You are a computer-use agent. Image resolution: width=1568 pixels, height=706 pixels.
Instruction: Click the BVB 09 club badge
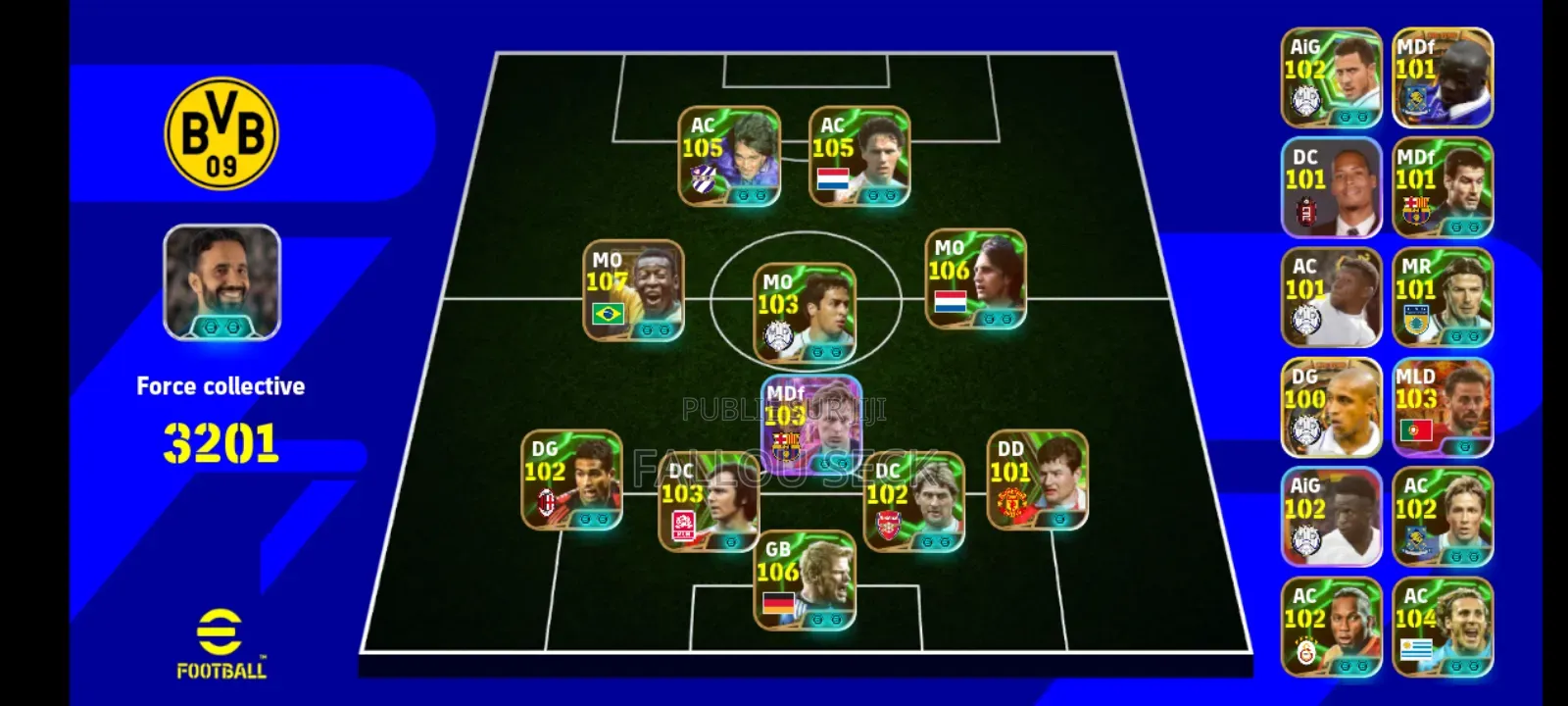221,133
